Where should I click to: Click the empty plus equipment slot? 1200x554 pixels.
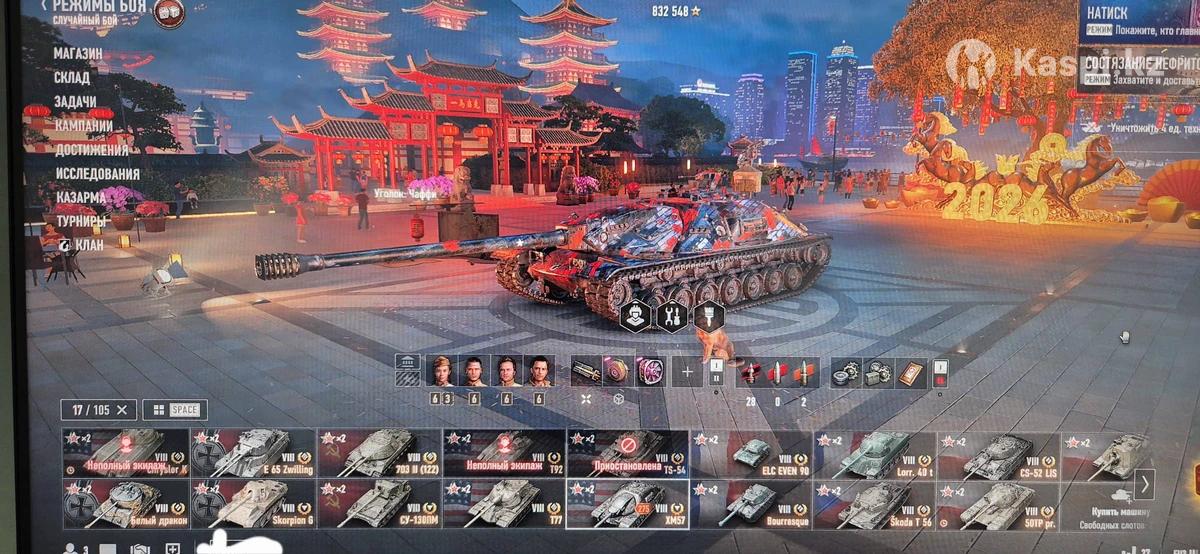tap(687, 371)
